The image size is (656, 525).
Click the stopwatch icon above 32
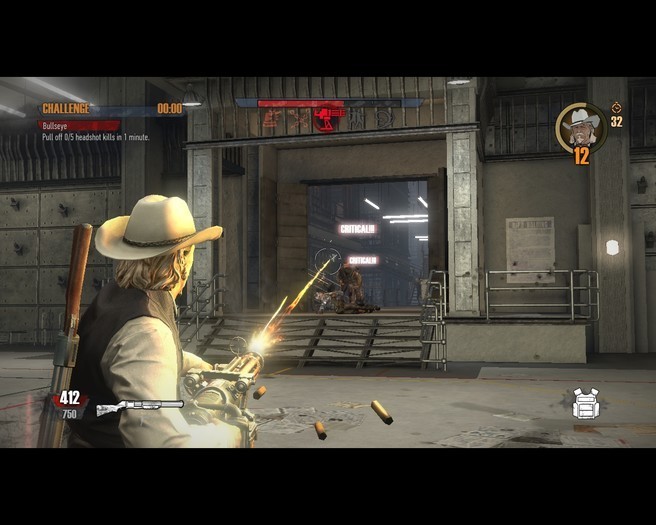click(616, 107)
